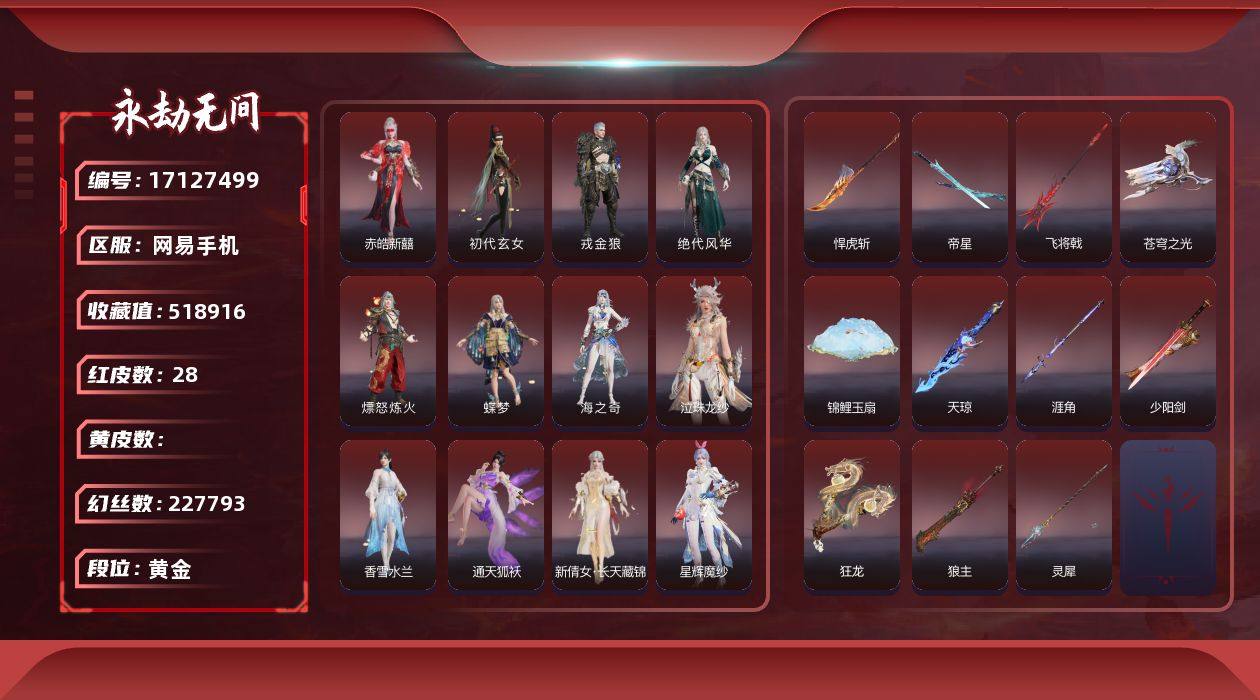Select the 狼主 weapon card

point(960,515)
